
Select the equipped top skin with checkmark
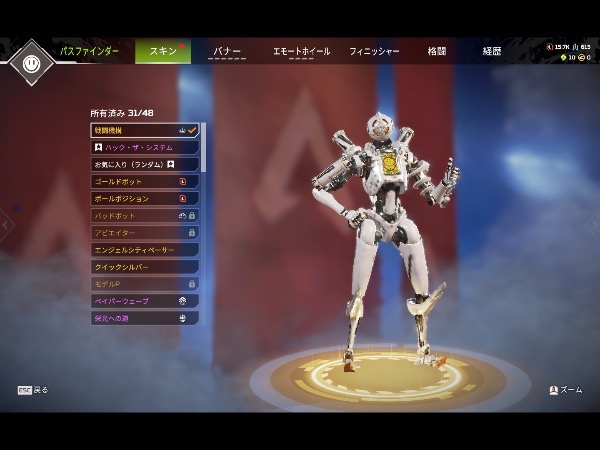[144, 130]
